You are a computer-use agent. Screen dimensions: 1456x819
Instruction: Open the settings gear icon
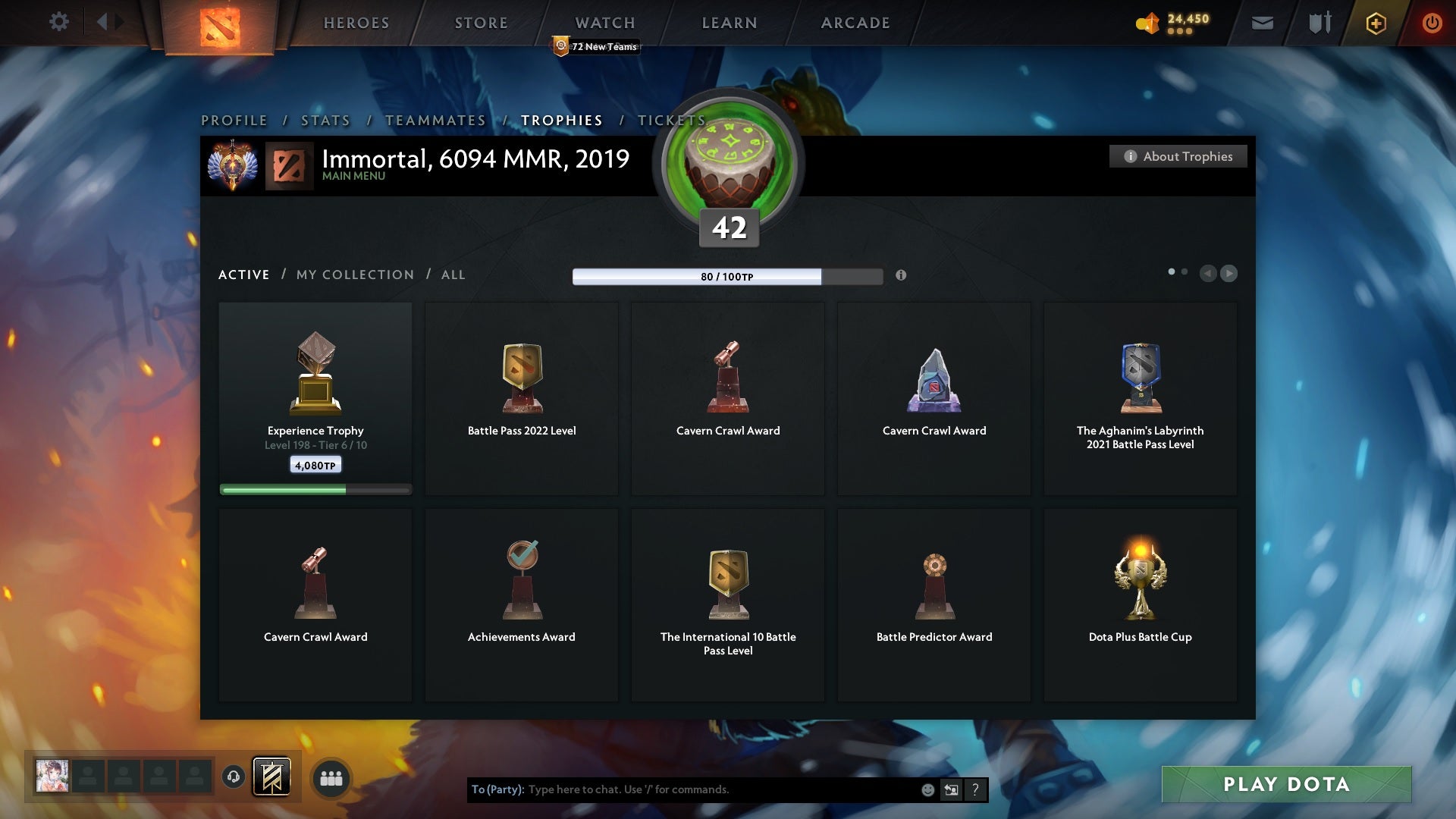coord(58,22)
